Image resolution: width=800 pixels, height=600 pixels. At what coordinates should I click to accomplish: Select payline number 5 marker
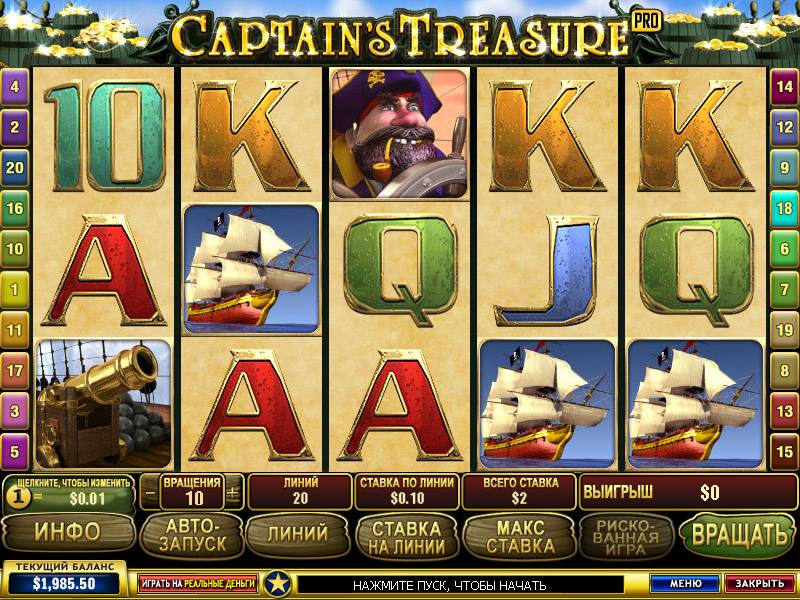coord(14,451)
